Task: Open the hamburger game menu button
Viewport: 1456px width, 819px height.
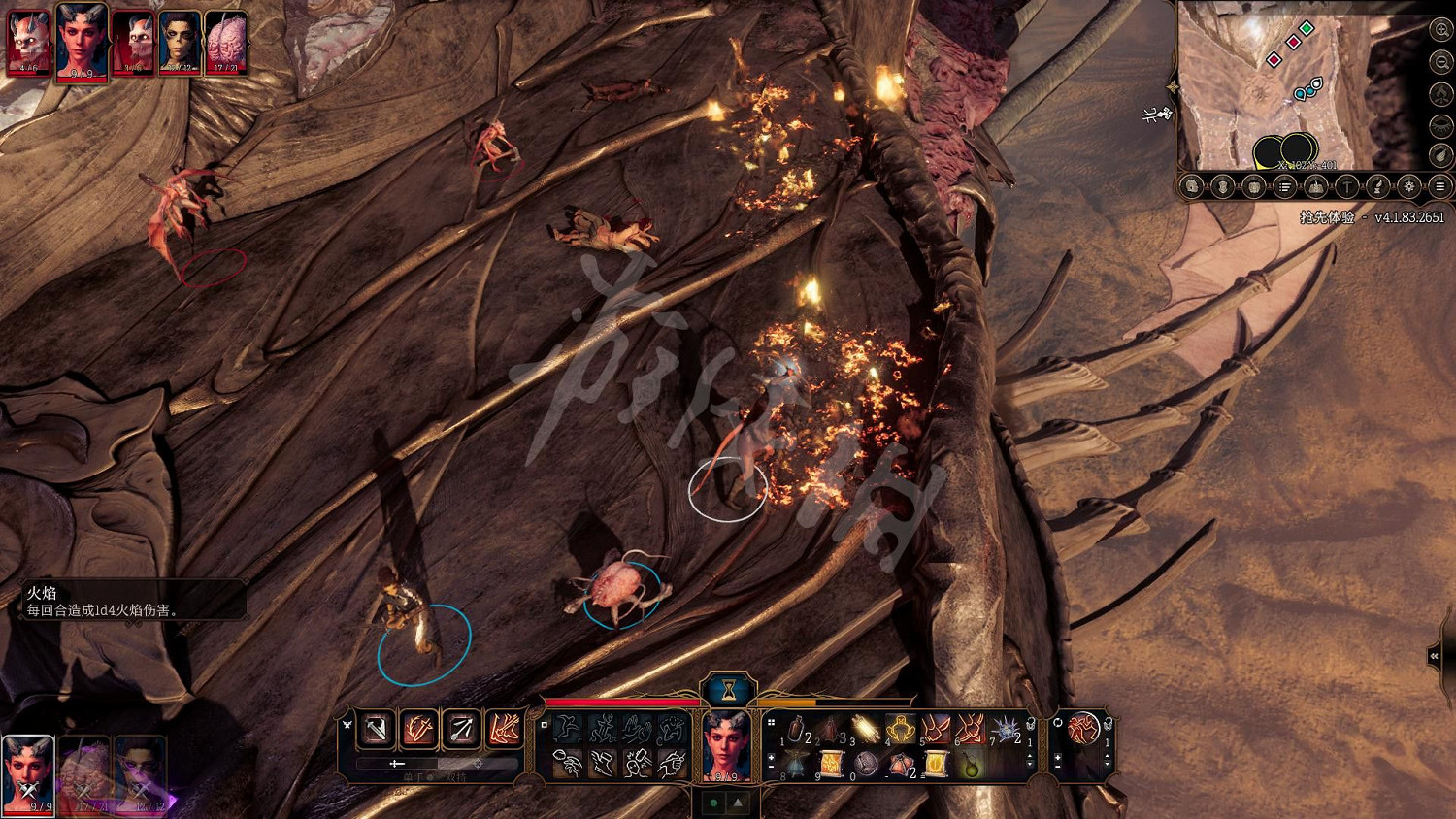Action: (x=1440, y=186)
